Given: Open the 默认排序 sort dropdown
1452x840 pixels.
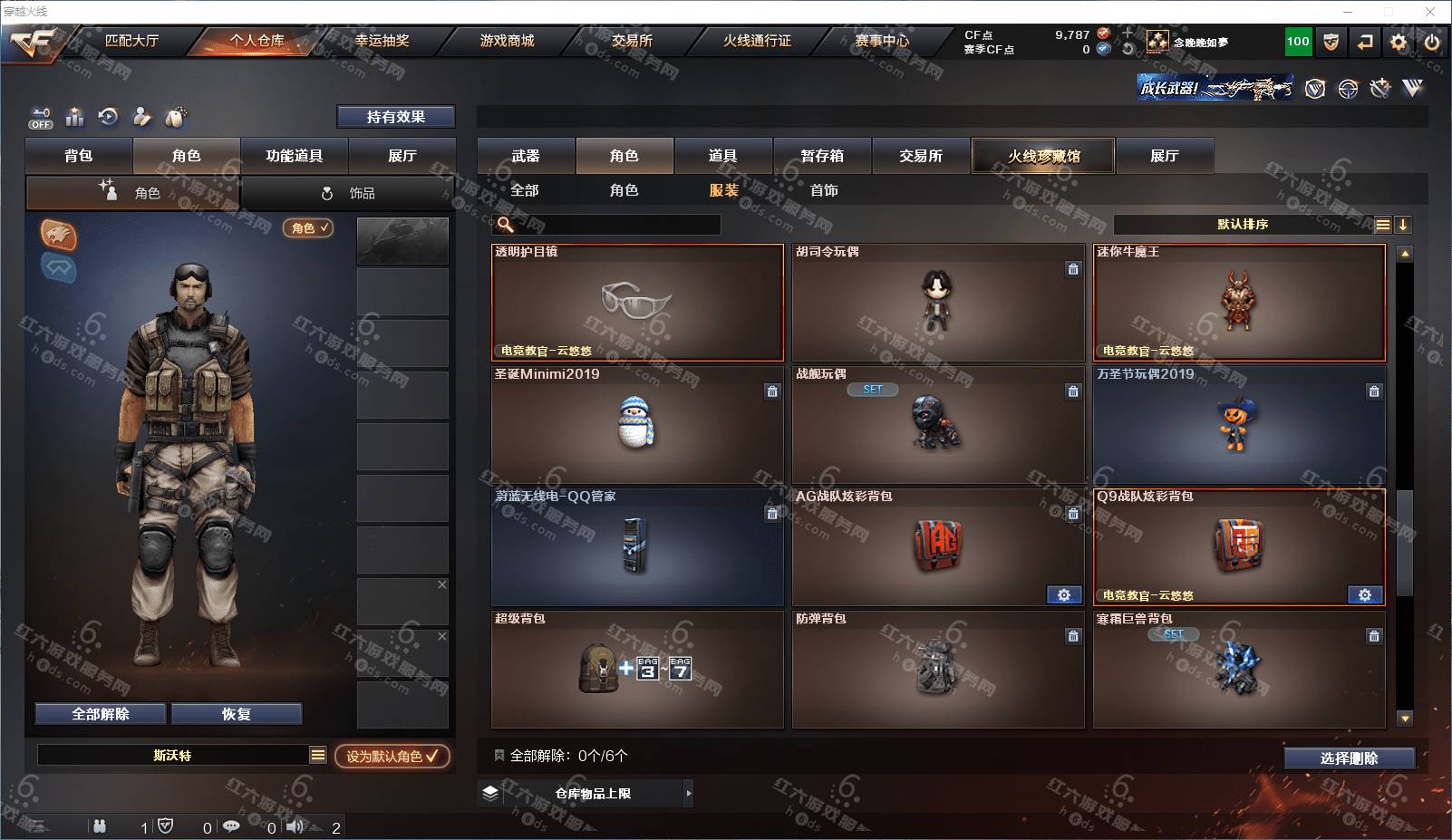Looking at the screenshot, I should [x=1243, y=225].
